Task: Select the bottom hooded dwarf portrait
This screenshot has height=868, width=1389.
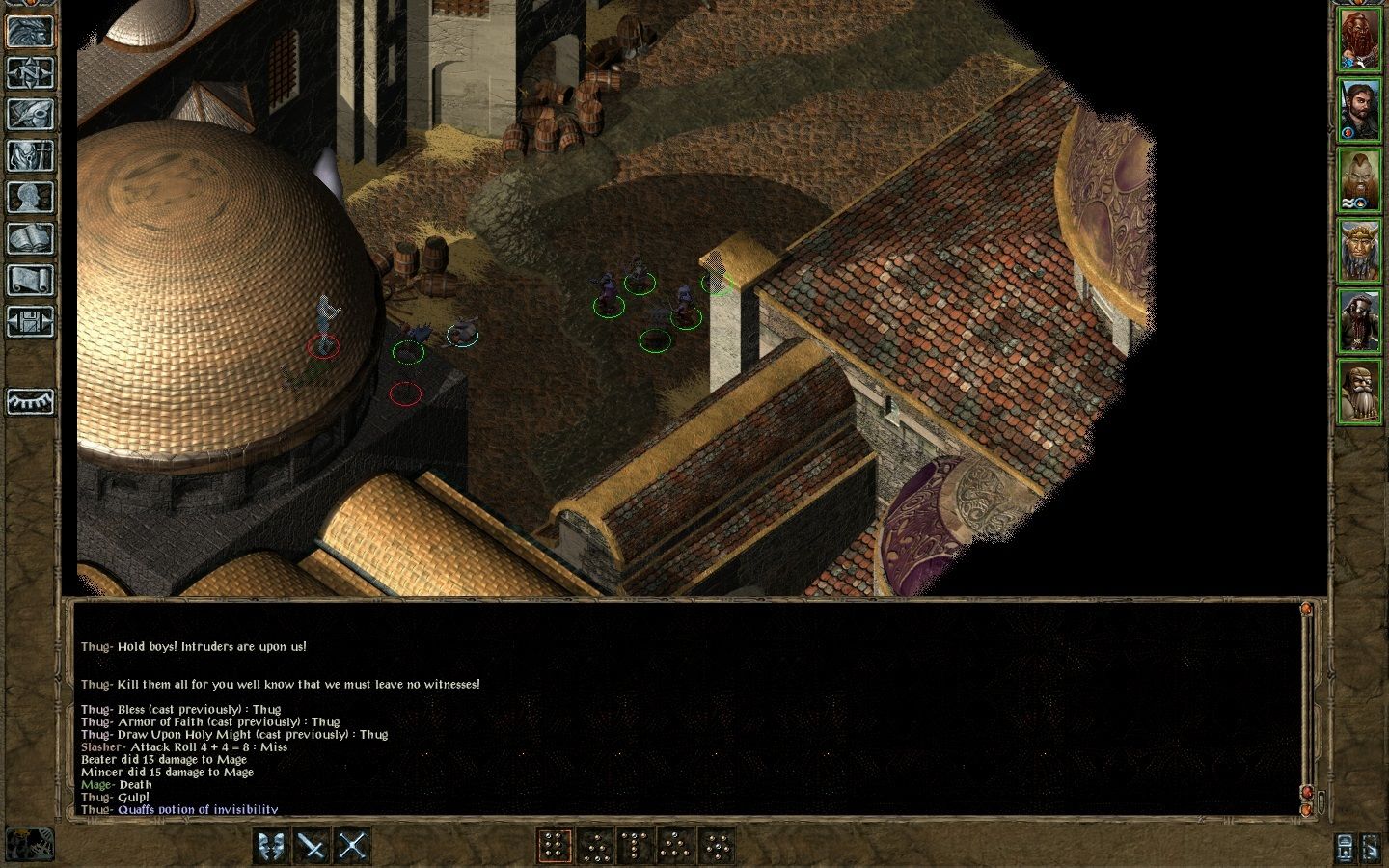Action: (x=1359, y=390)
